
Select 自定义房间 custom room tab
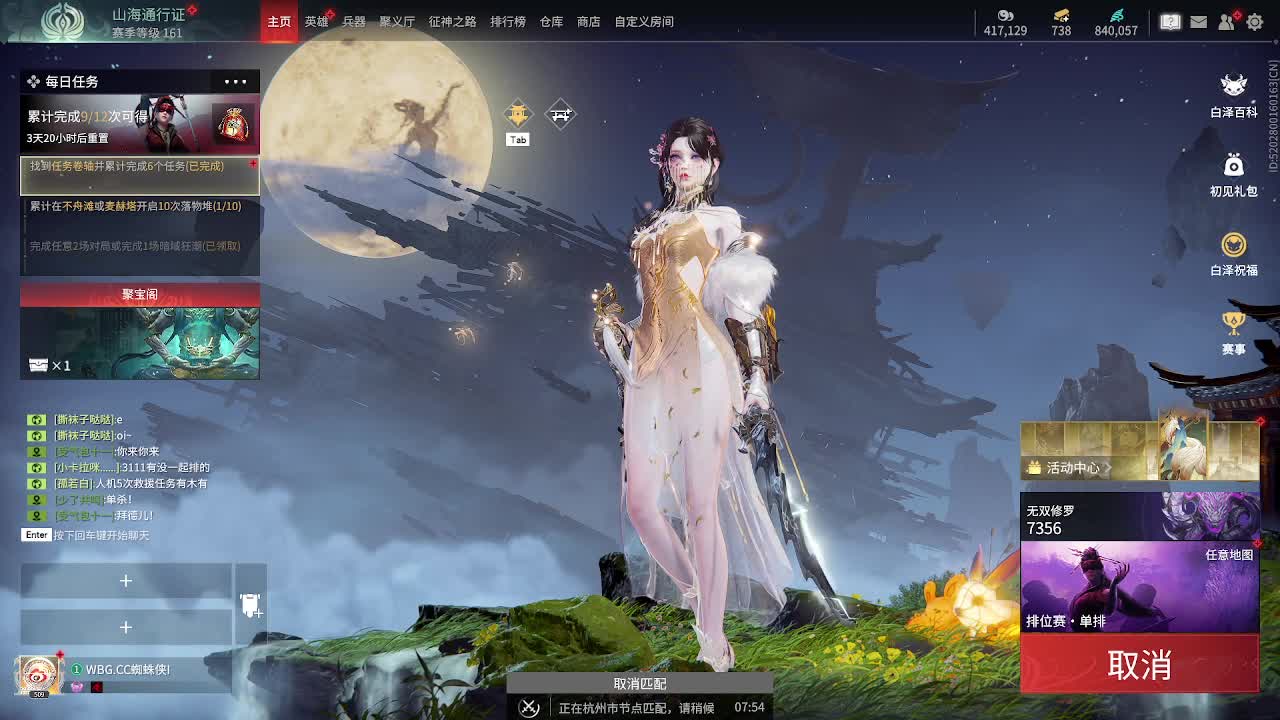point(644,21)
